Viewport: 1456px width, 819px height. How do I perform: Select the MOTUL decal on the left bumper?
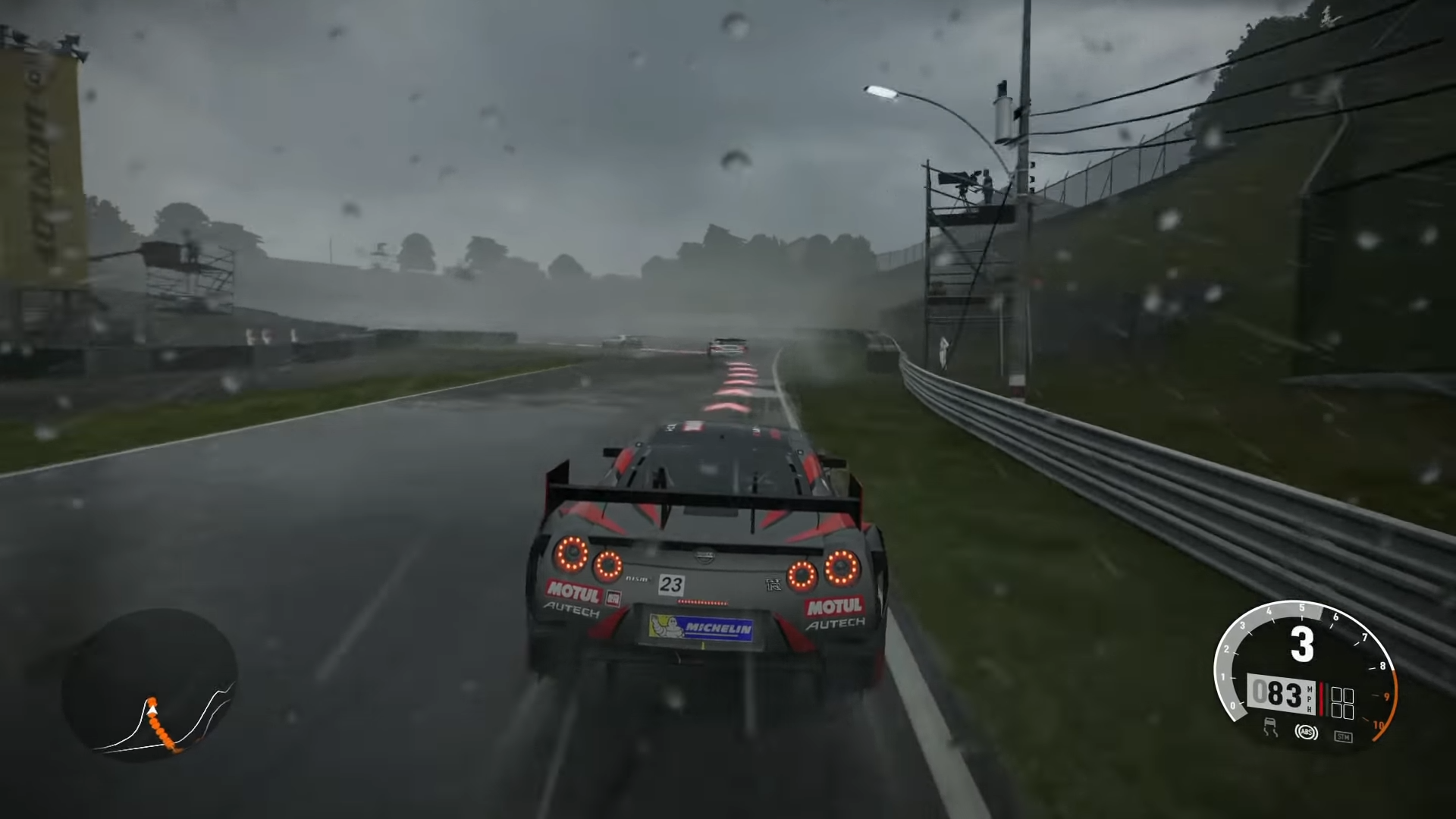pos(575,591)
